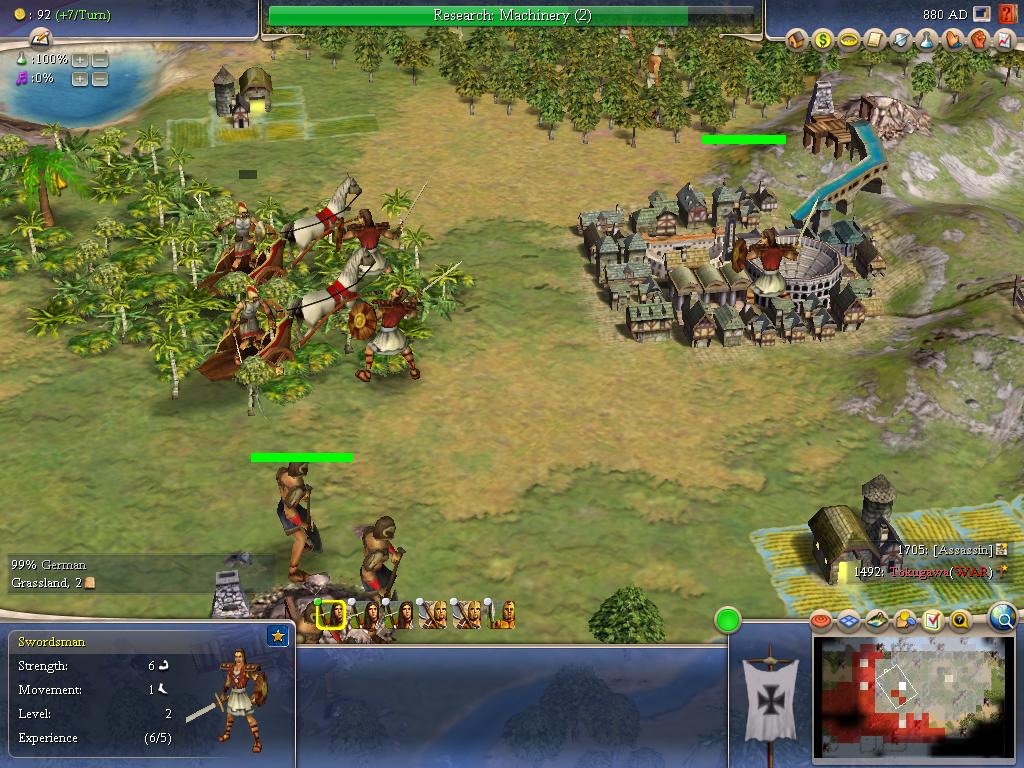The height and width of the screenshot is (768, 1024).
Task: Open the Civics advisor ring icon
Action: [849, 40]
